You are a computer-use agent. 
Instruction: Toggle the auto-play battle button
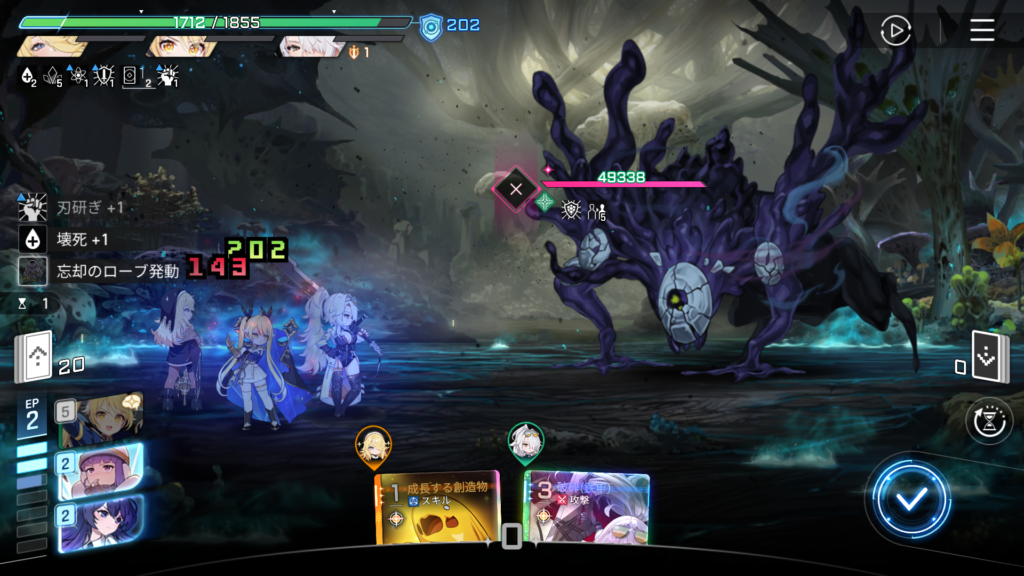coord(896,31)
